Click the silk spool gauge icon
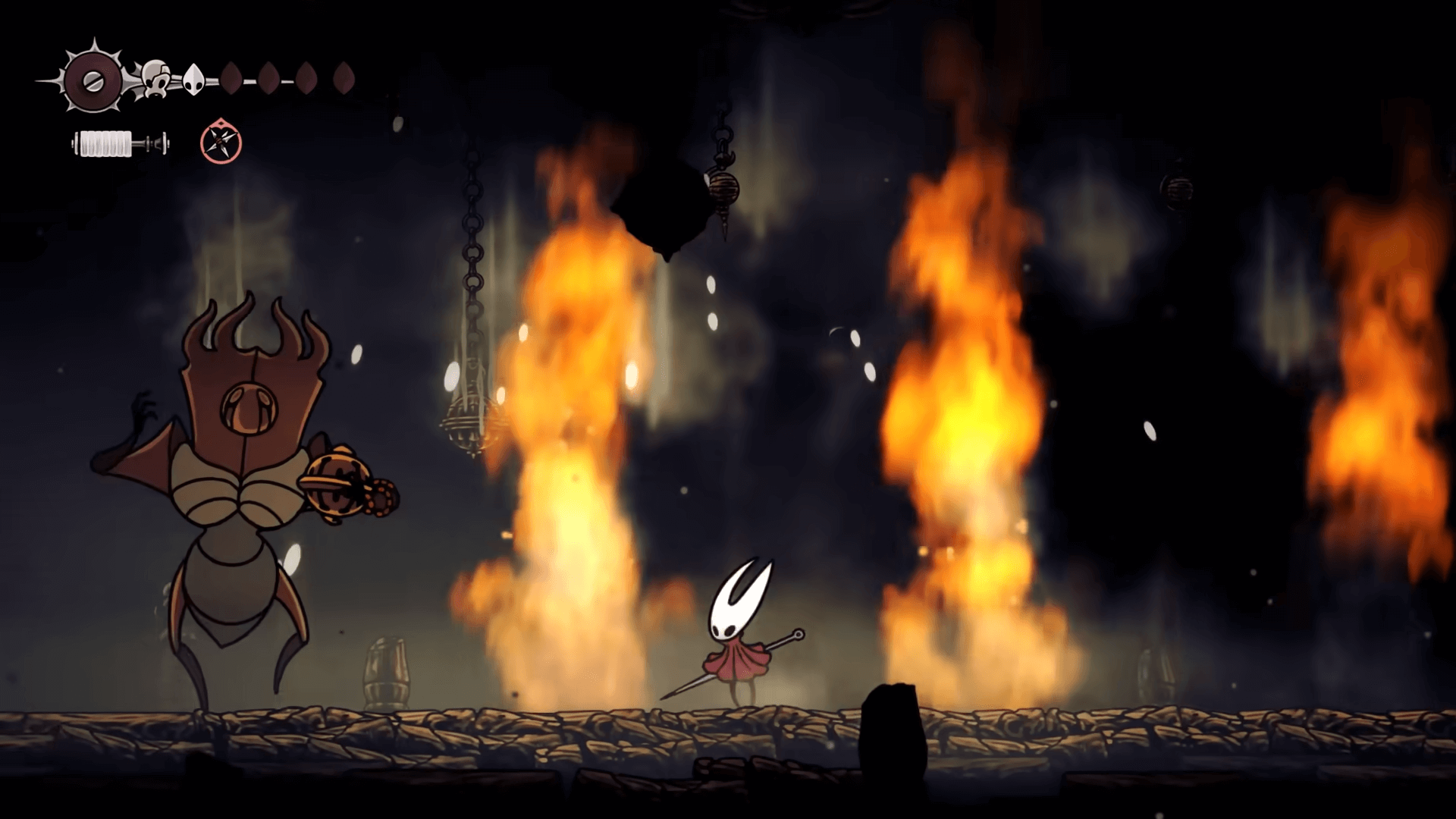 tap(118, 143)
